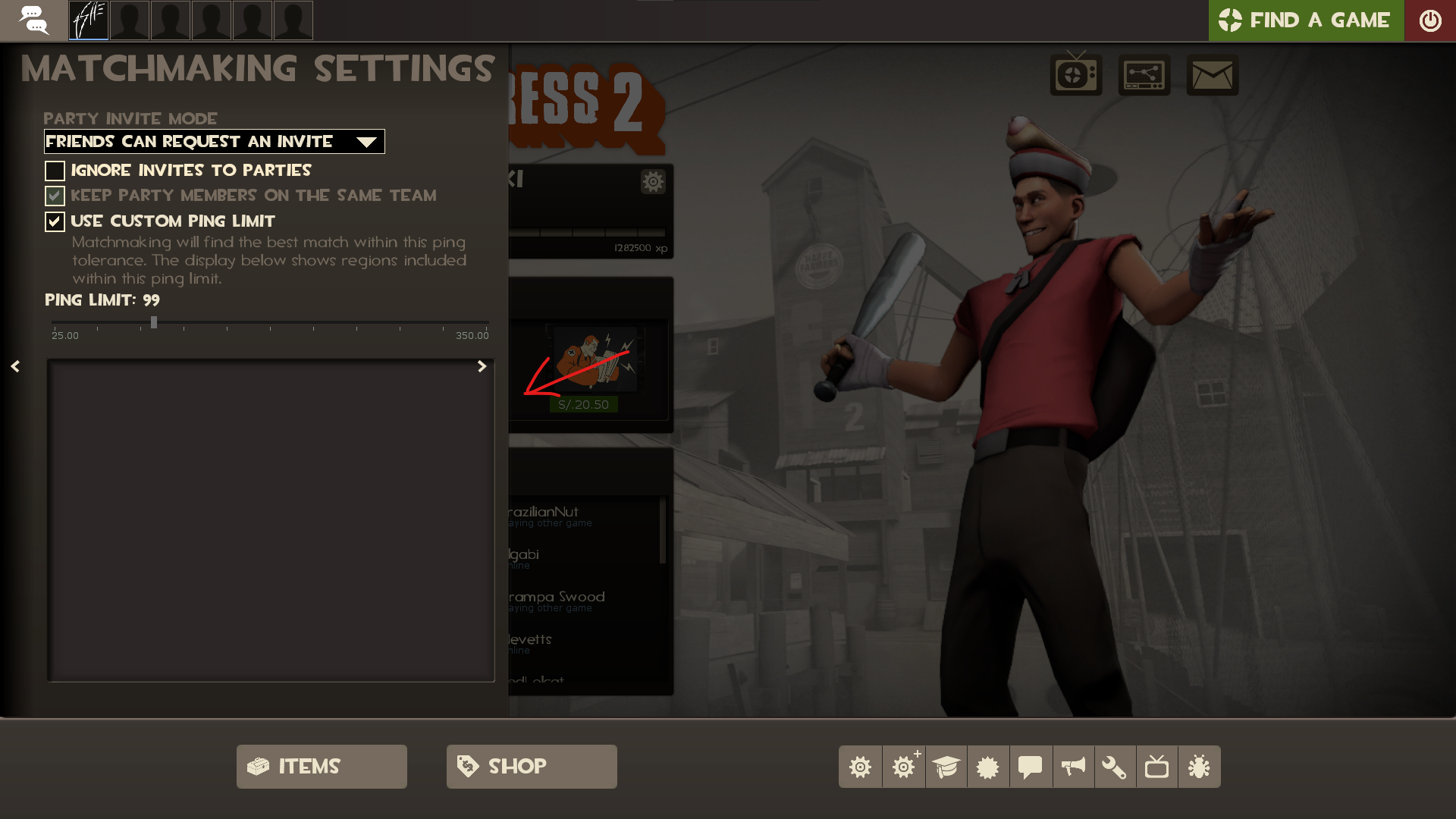
Task: Open the speech bubble comments icon
Action: click(1030, 766)
